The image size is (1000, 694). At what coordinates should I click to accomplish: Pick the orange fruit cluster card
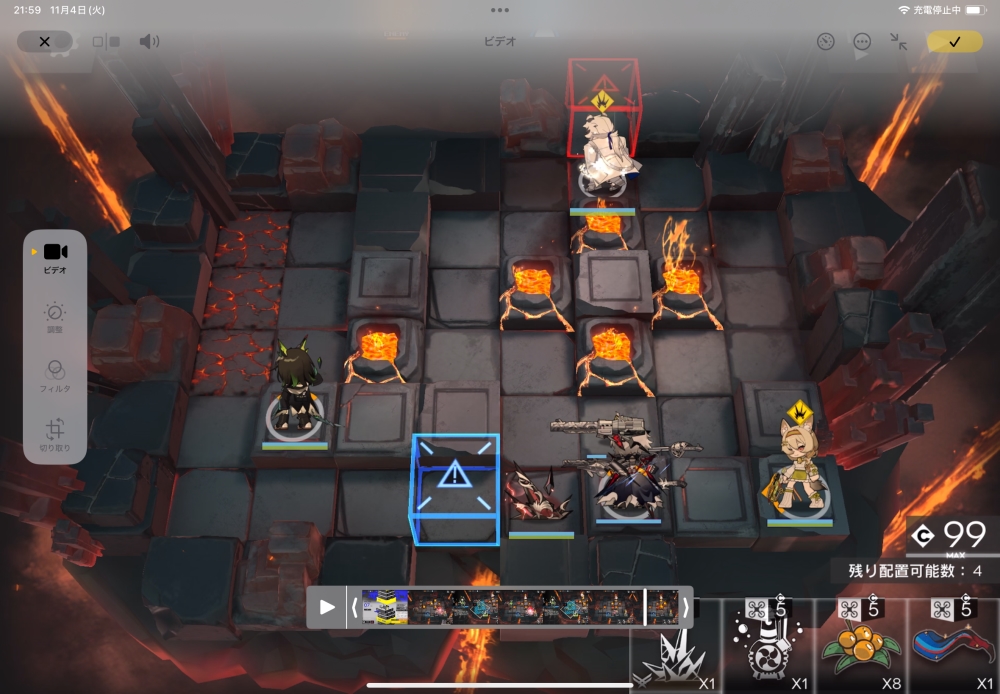point(860,647)
